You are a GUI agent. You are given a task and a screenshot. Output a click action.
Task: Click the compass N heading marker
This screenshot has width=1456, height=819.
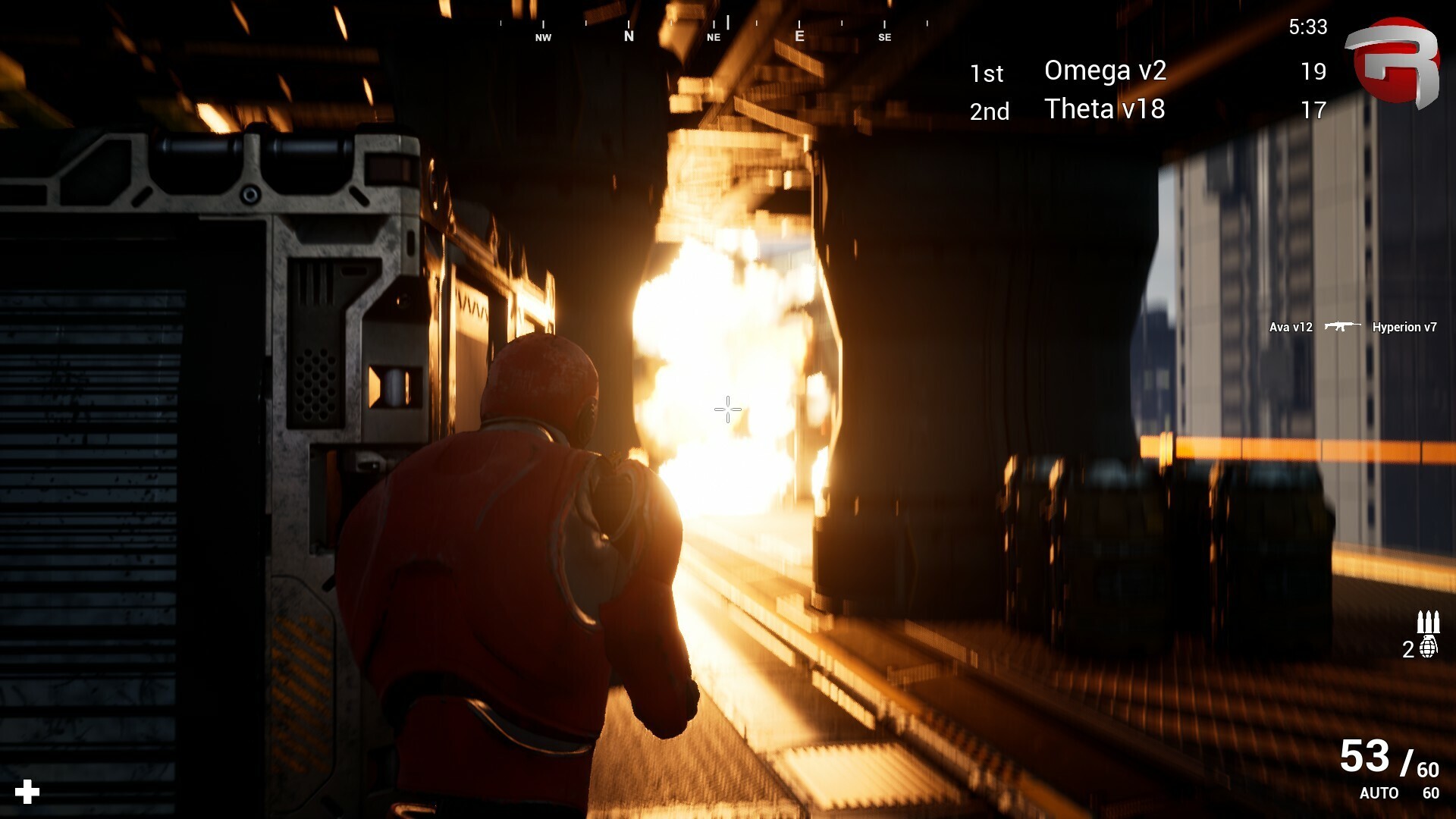[x=629, y=35]
